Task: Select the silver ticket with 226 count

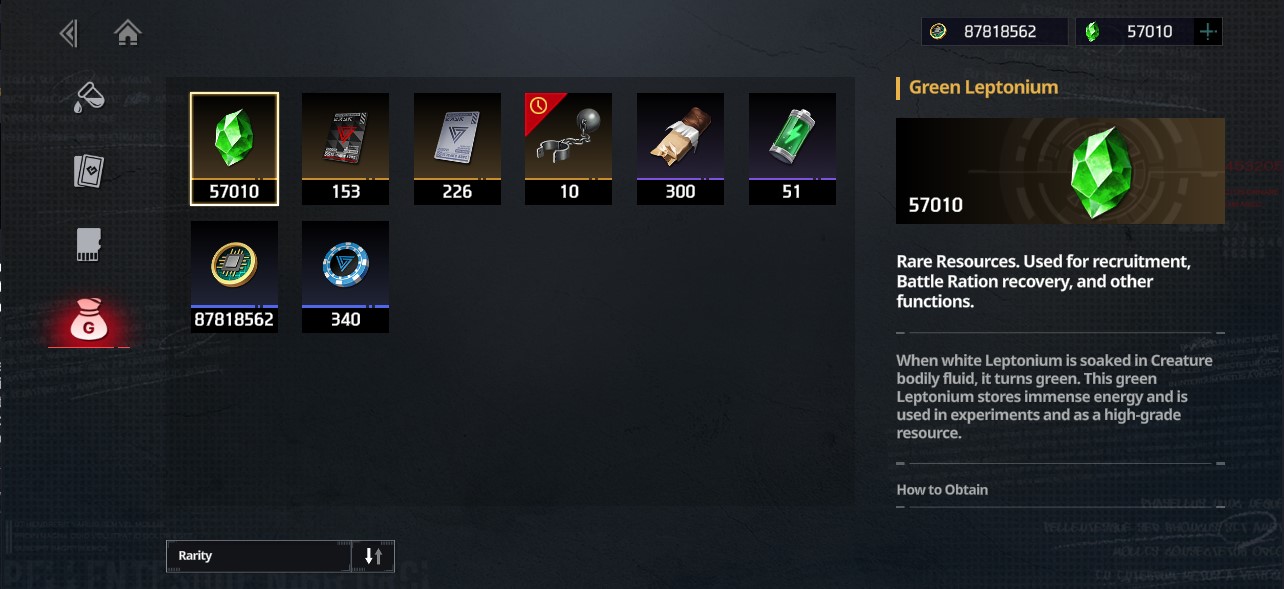Action: point(457,148)
